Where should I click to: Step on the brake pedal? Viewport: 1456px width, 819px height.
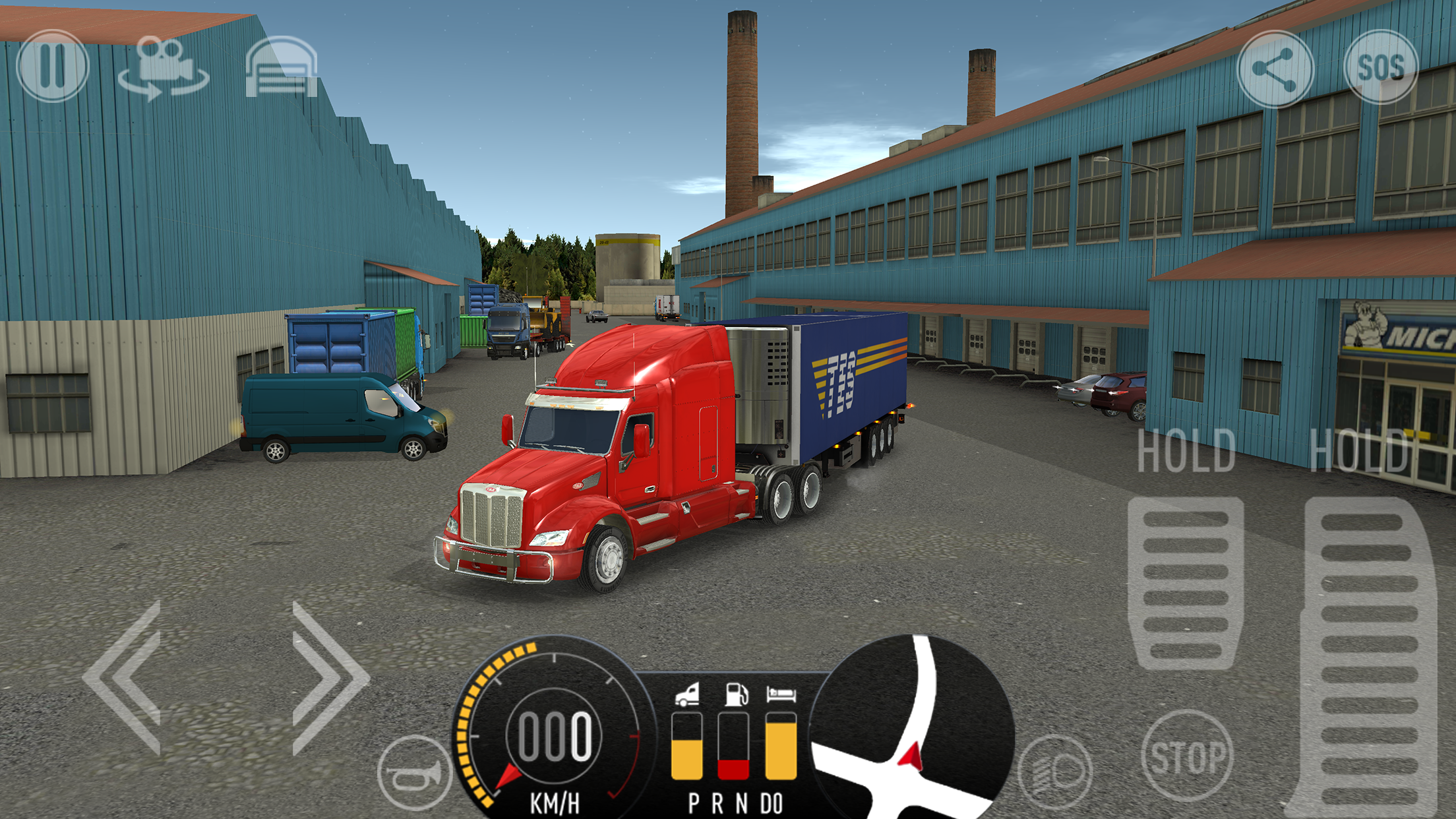point(1186,584)
